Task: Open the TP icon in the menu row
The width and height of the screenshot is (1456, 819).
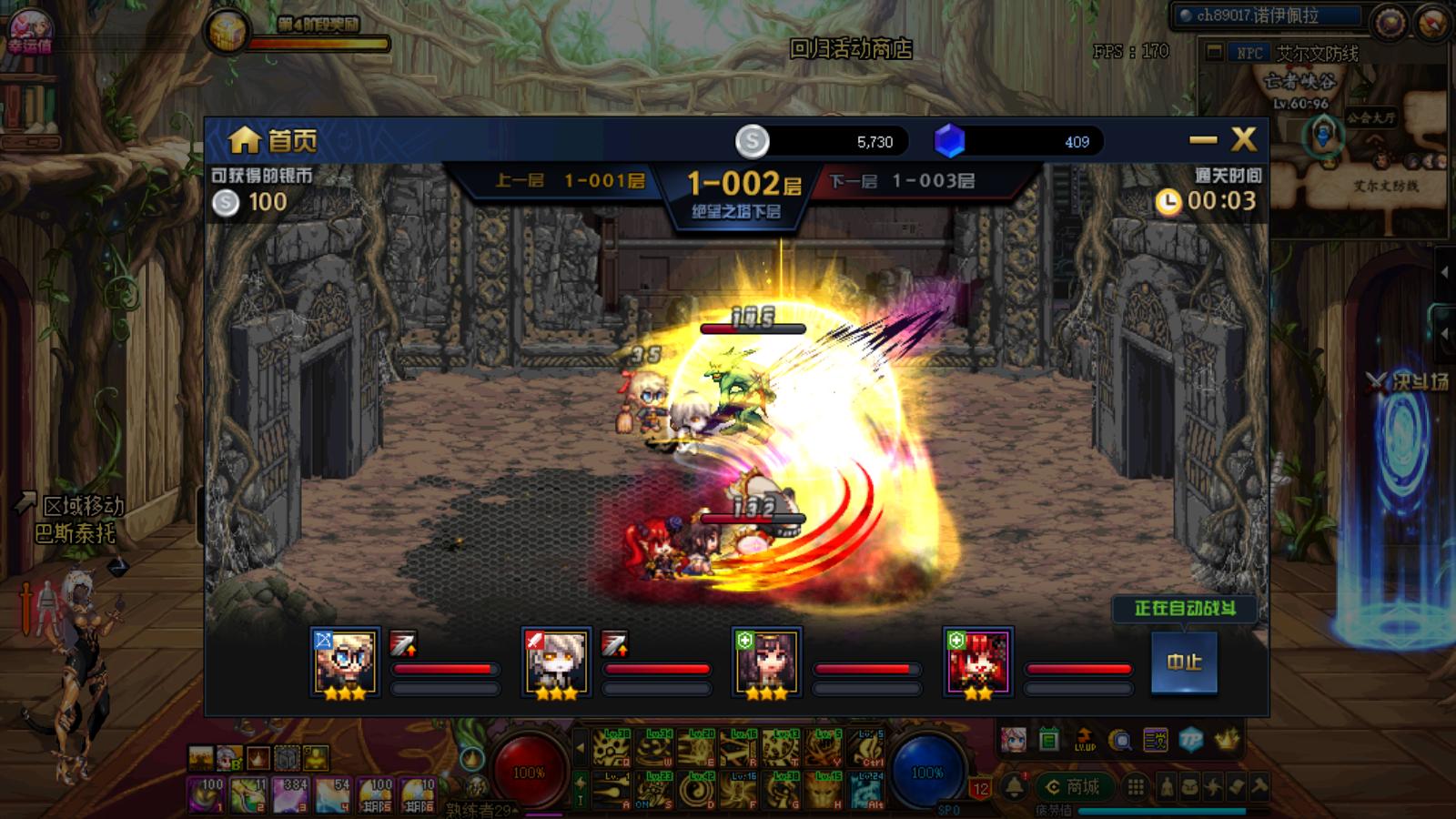Action: pyautogui.click(x=1191, y=740)
